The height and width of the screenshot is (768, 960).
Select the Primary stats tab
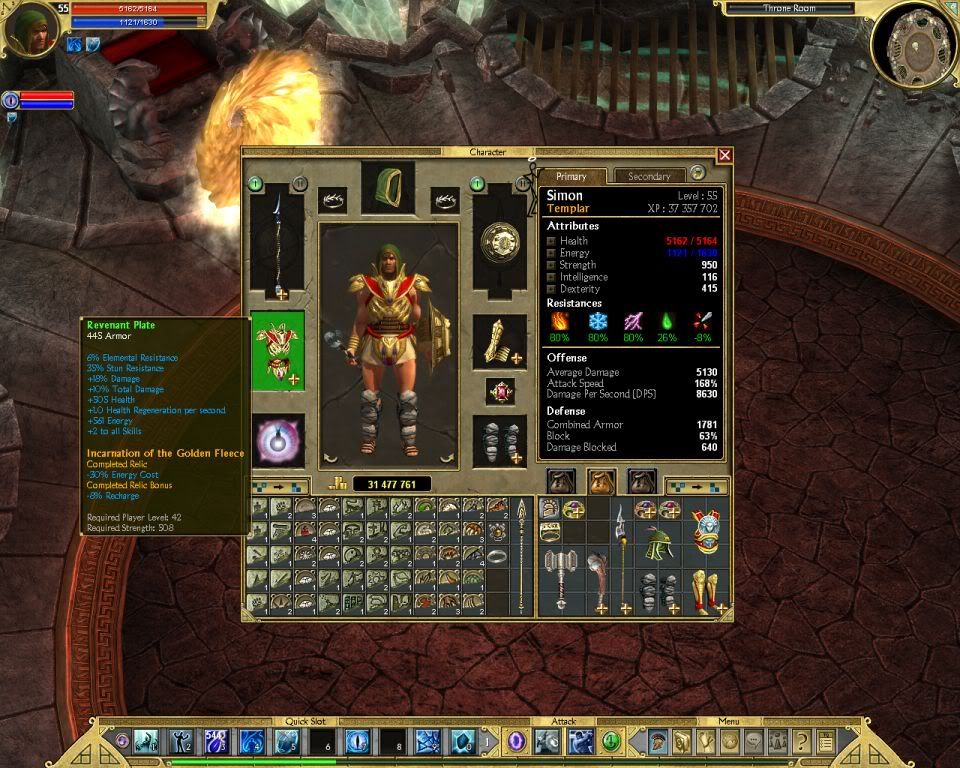point(571,176)
